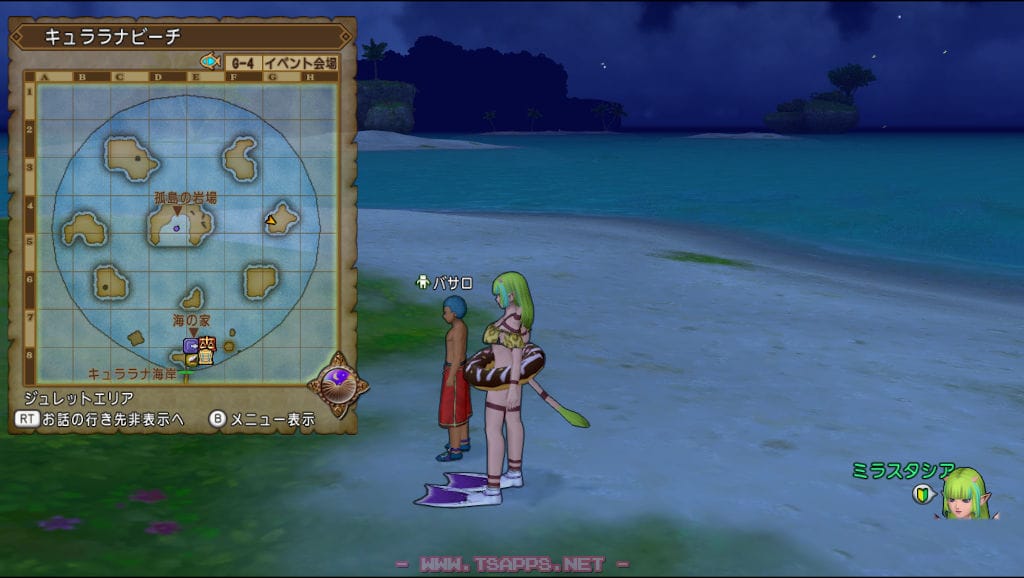Click the purple dot on central island
Screen dimensions: 1024x578
pos(177,229)
